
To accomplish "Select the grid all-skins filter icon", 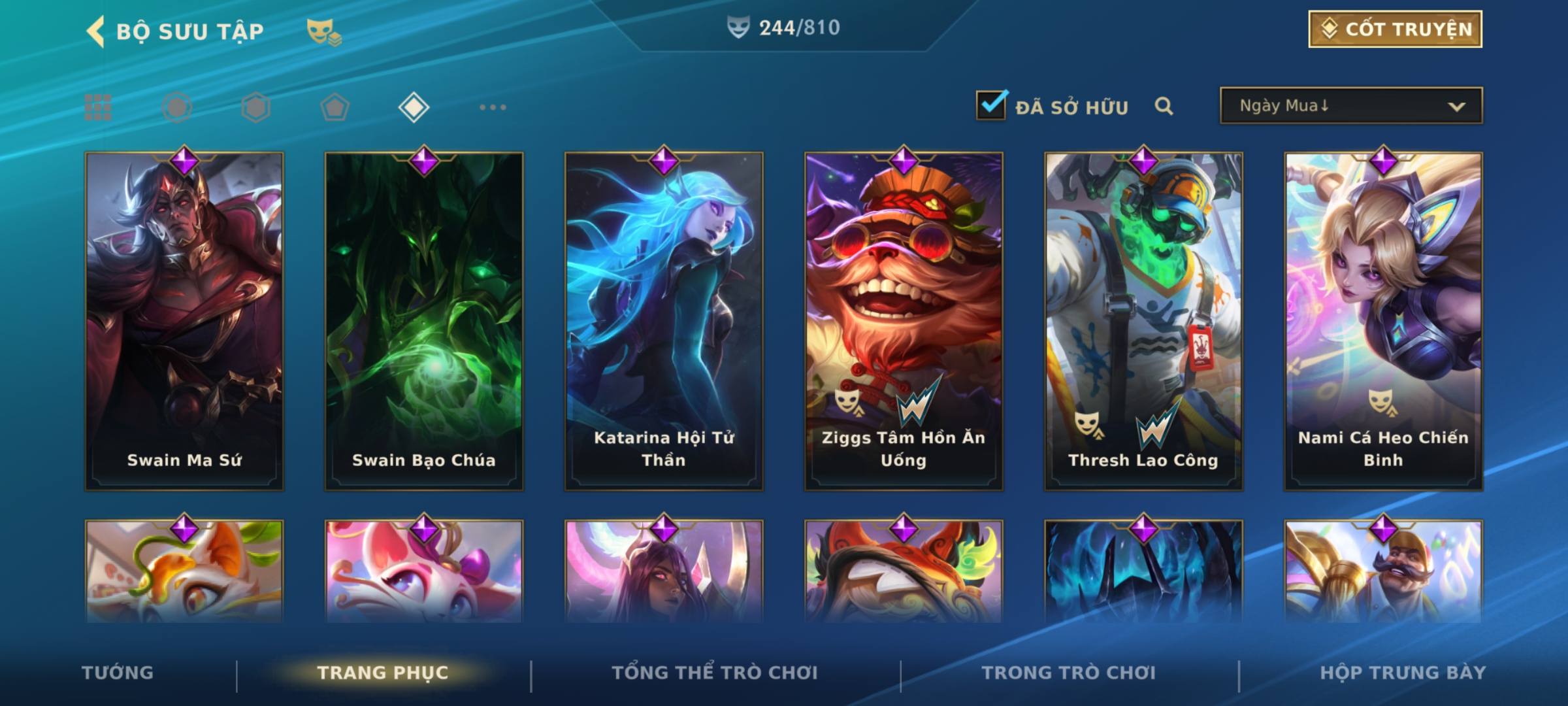I will [98, 107].
